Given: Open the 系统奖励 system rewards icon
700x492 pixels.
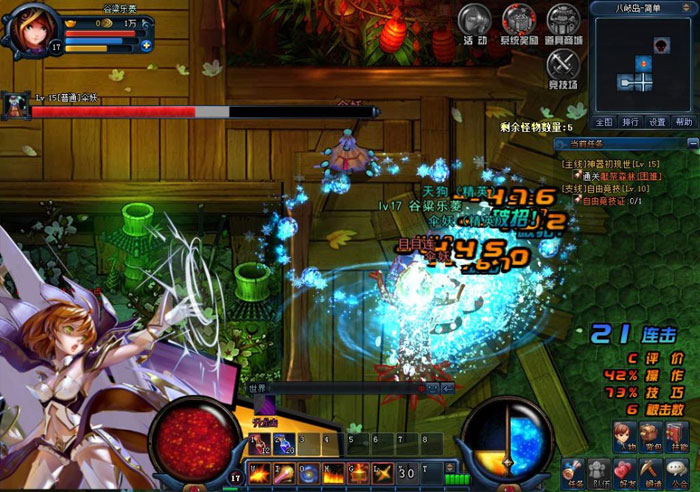Looking at the screenshot, I should point(519,21).
